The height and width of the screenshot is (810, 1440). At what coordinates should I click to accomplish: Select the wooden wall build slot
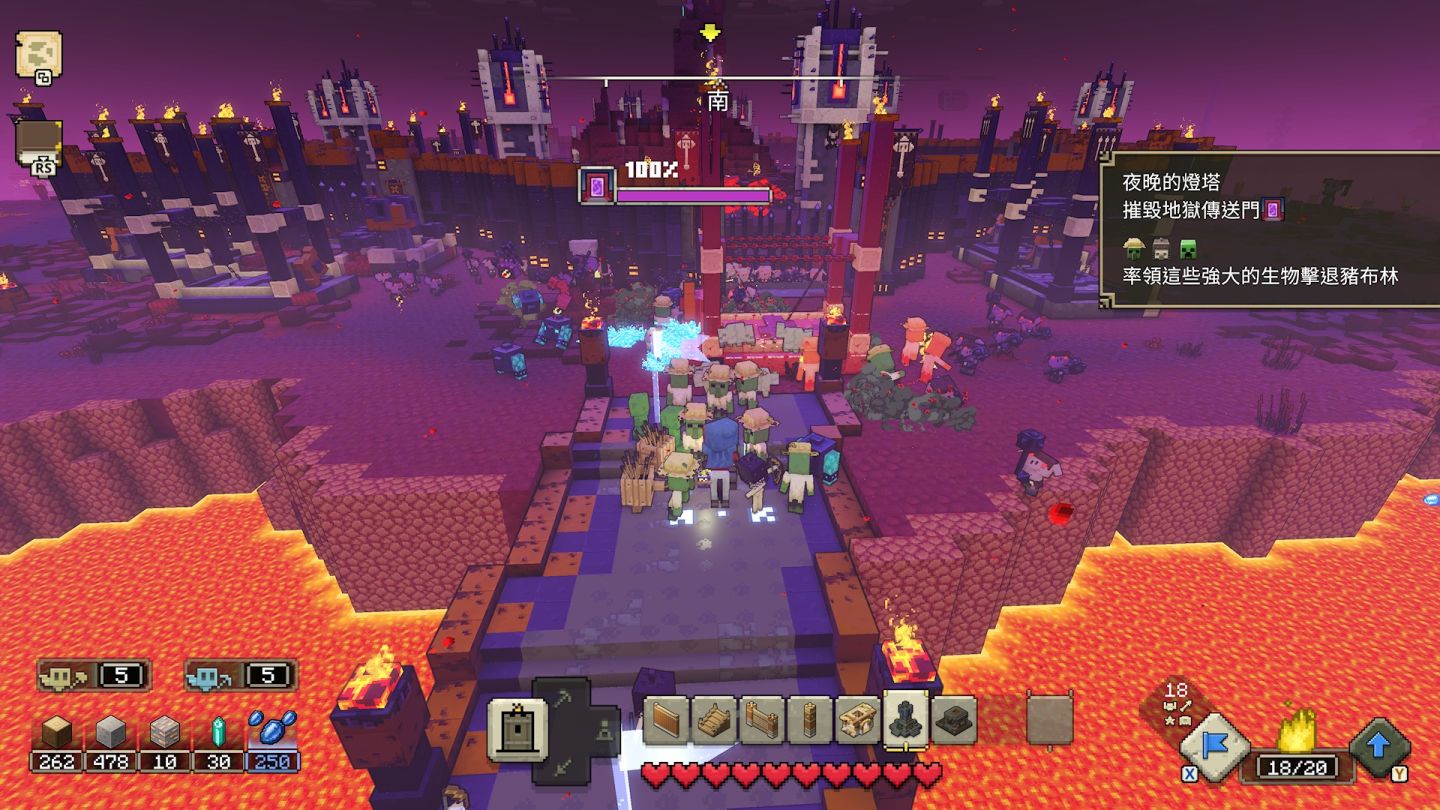(x=667, y=720)
